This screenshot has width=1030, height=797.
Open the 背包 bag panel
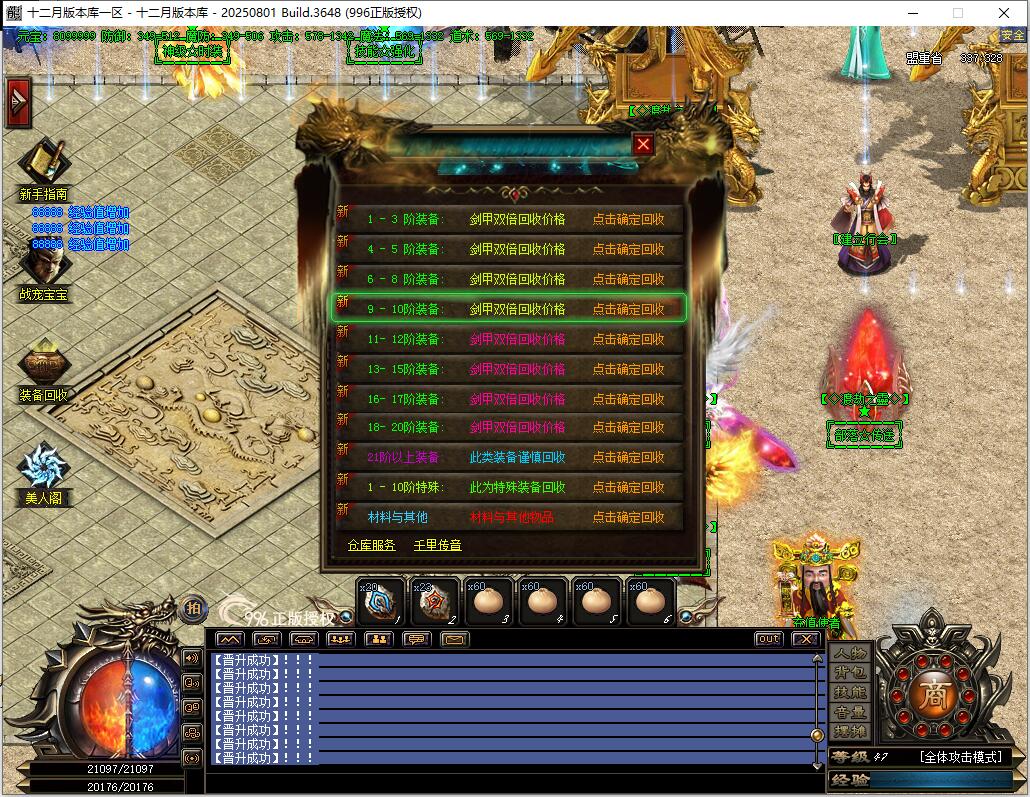851,673
